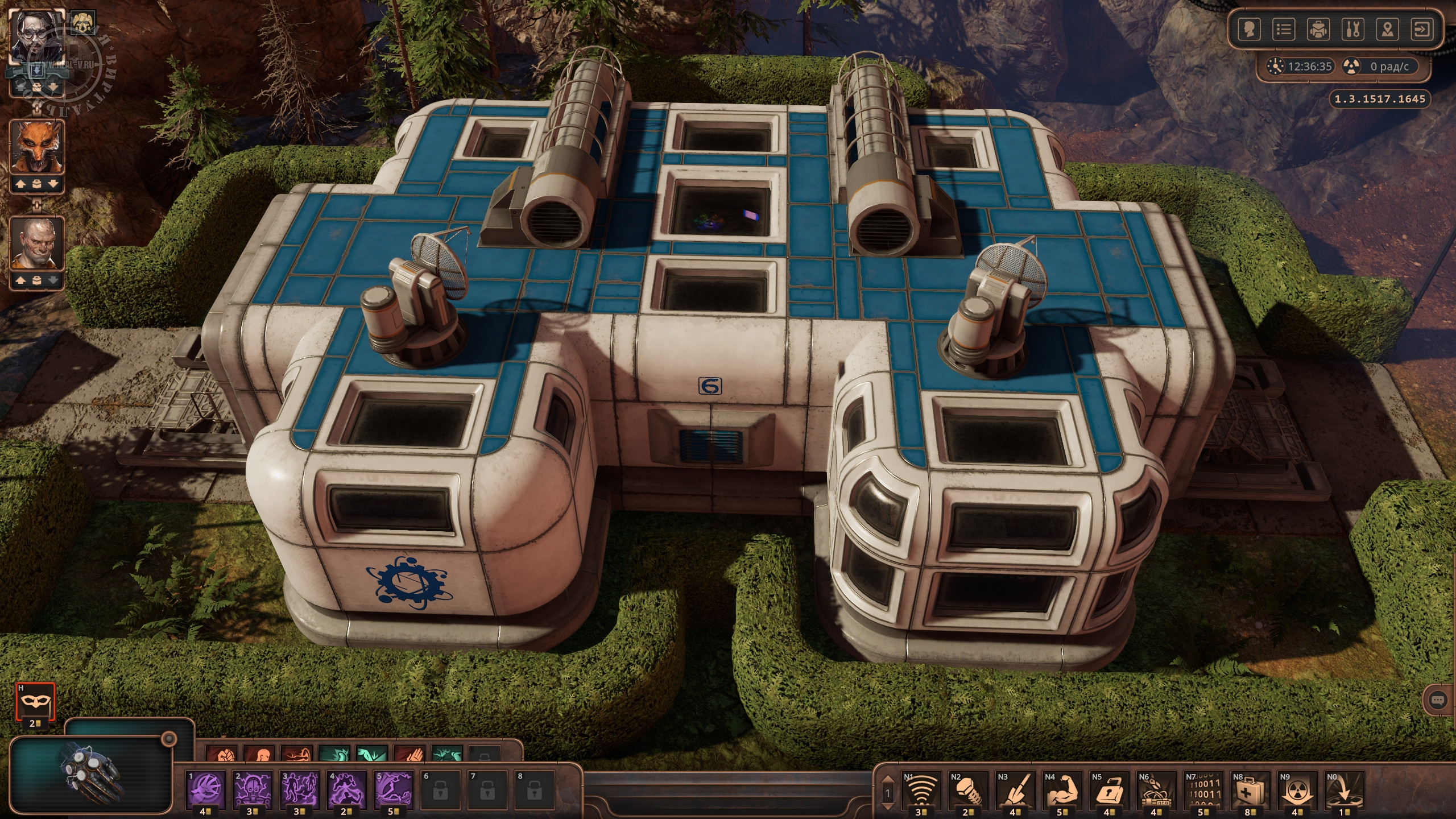Viewport: 1456px width, 819px height.
Task: Open the crafting tools menu
Action: coord(1353,30)
